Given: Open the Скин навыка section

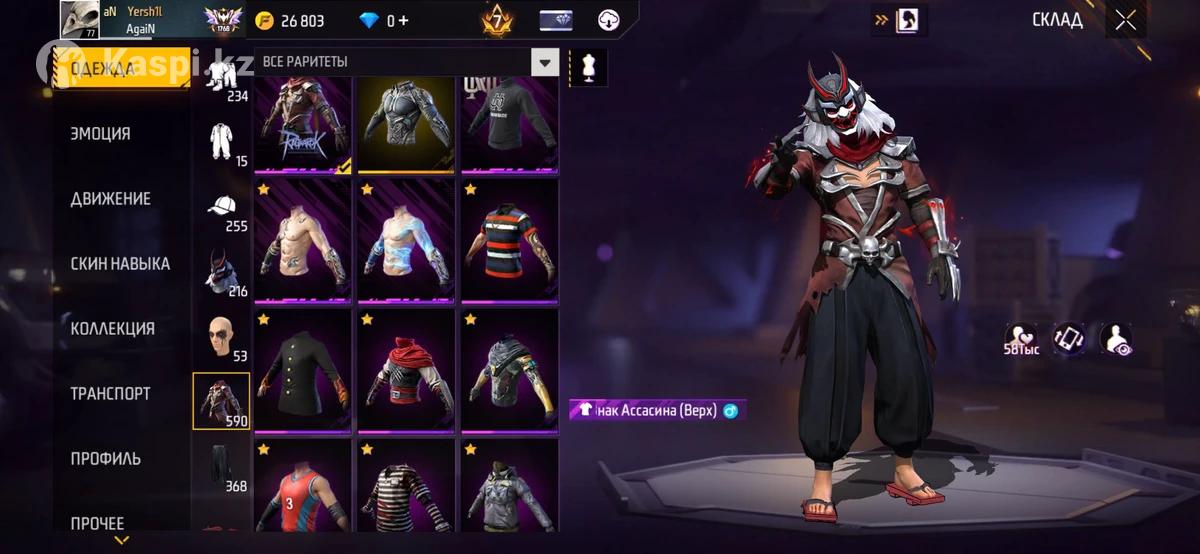Looking at the screenshot, I should point(120,264).
